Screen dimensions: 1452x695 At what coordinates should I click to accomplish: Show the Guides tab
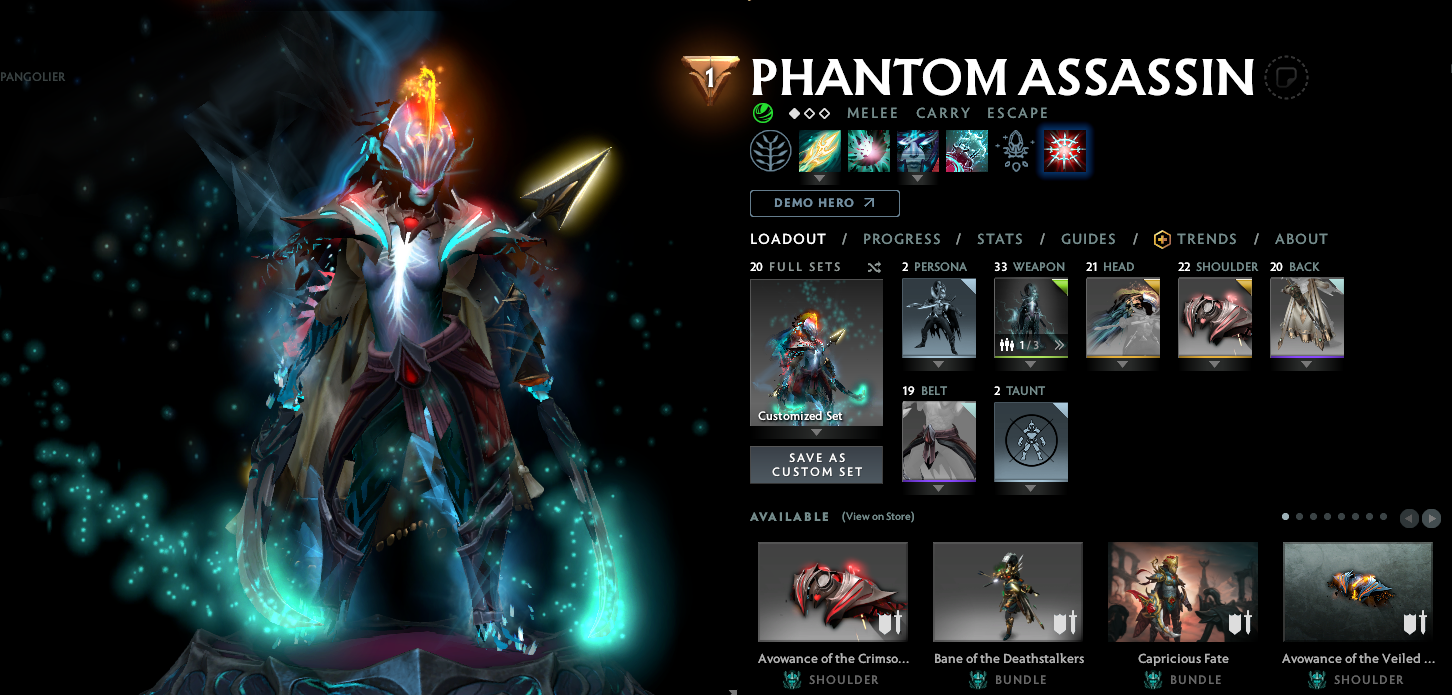[x=1088, y=239]
